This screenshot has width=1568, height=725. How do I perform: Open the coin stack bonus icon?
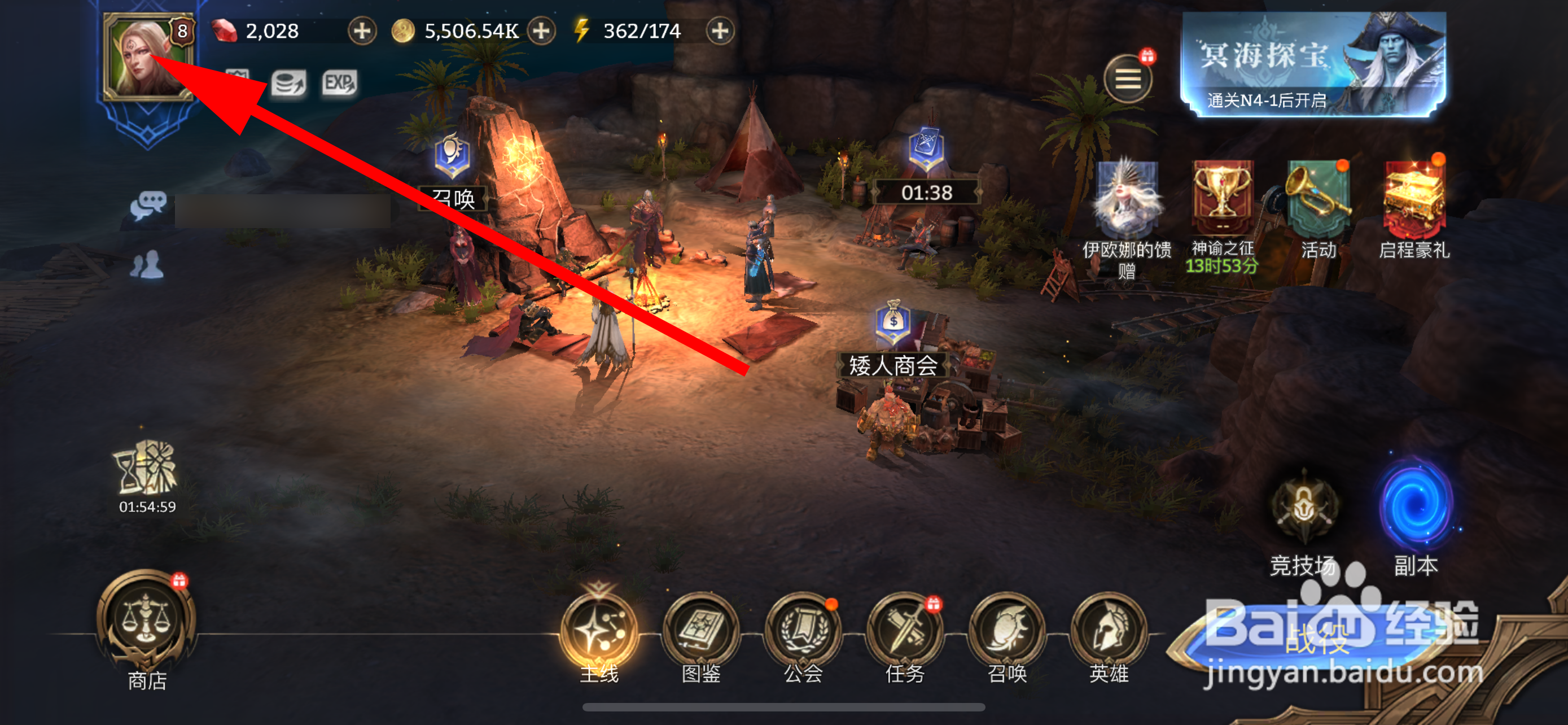coord(288,84)
